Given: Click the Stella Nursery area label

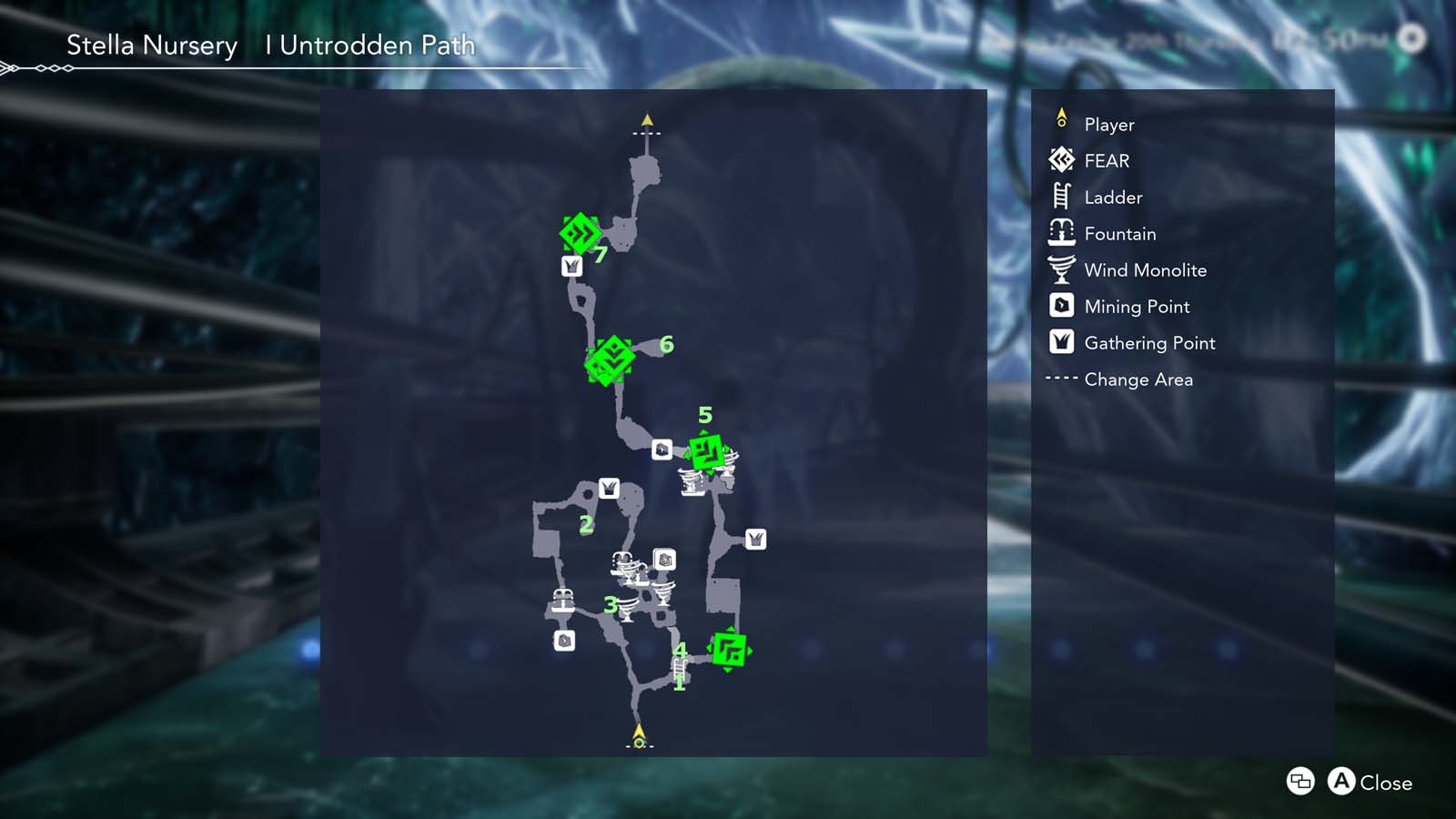Looking at the screenshot, I should [x=151, y=45].
